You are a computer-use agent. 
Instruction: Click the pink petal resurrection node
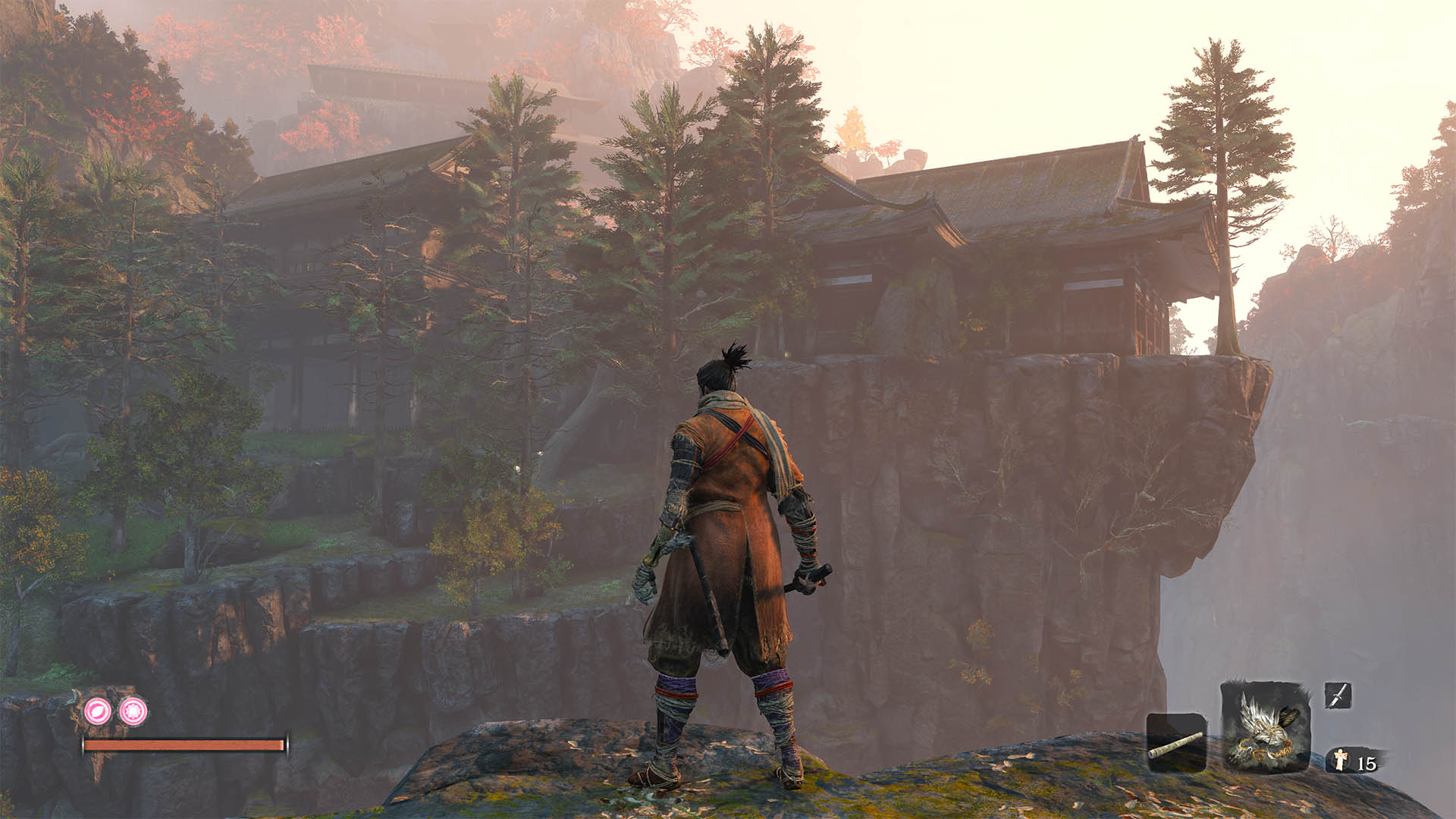(x=98, y=711)
